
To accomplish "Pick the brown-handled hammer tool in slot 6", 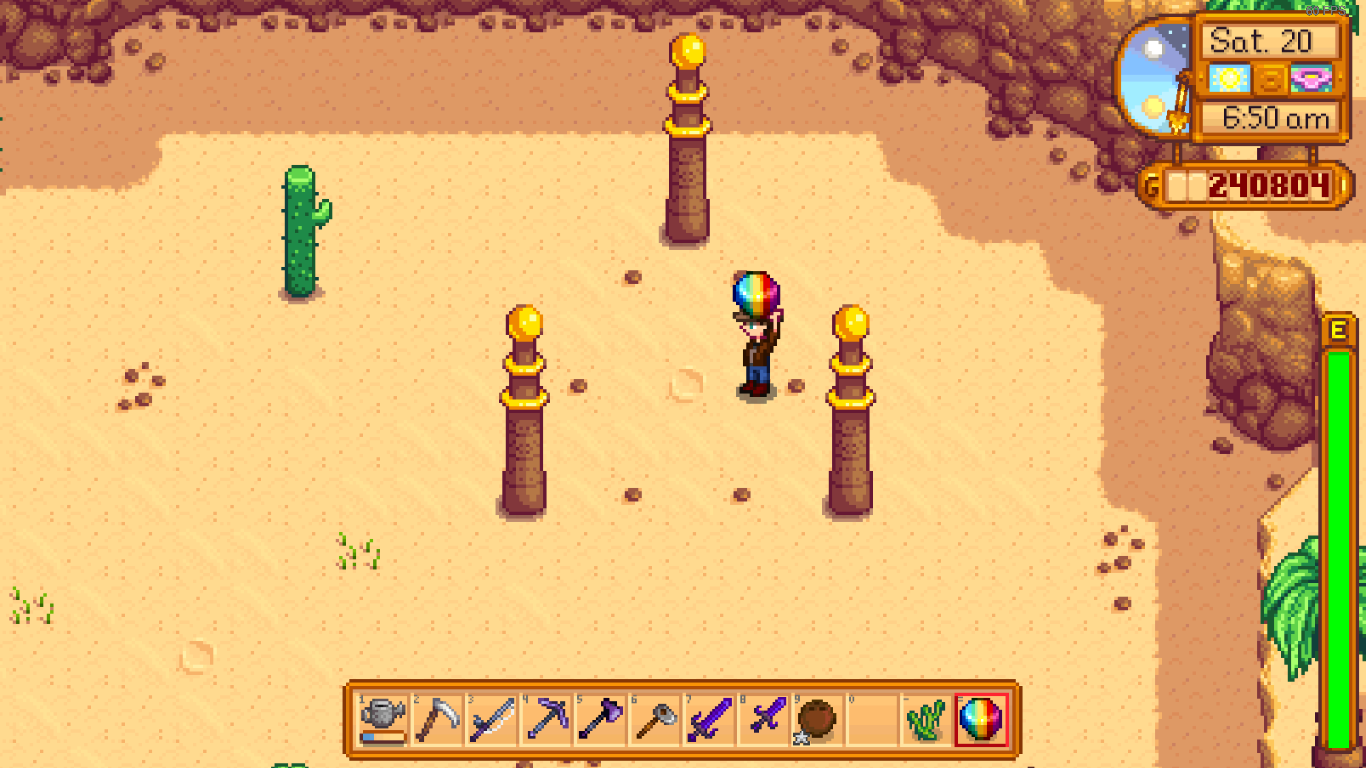I will coord(655,720).
